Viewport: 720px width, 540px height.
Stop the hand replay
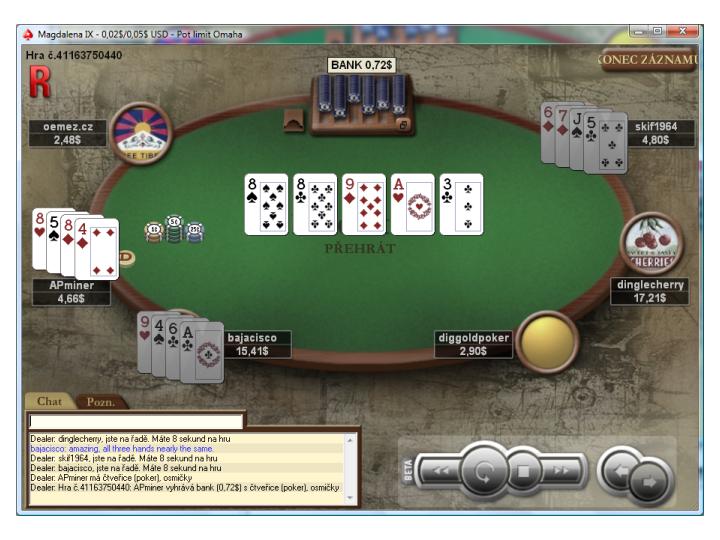pyautogui.click(x=521, y=470)
